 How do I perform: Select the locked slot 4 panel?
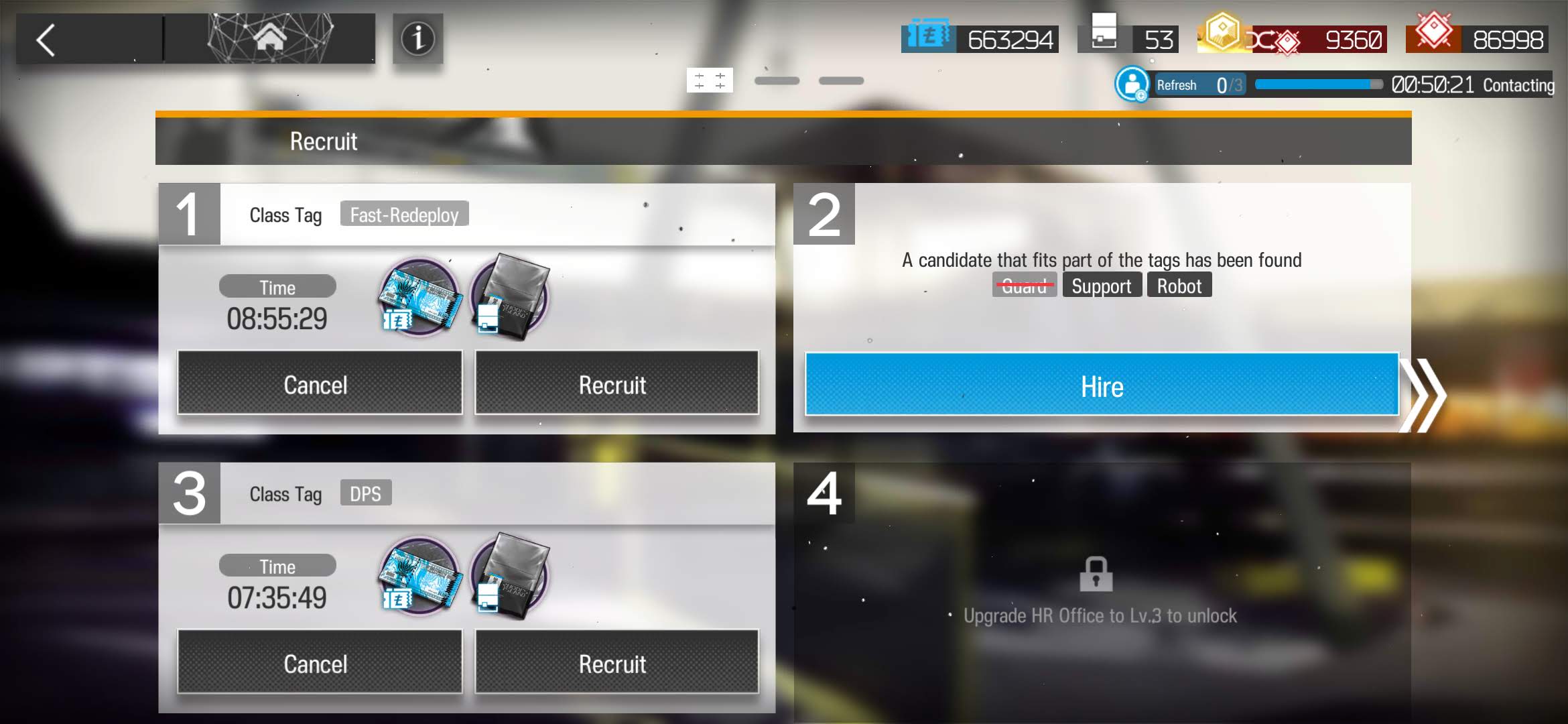click(1102, 590)
